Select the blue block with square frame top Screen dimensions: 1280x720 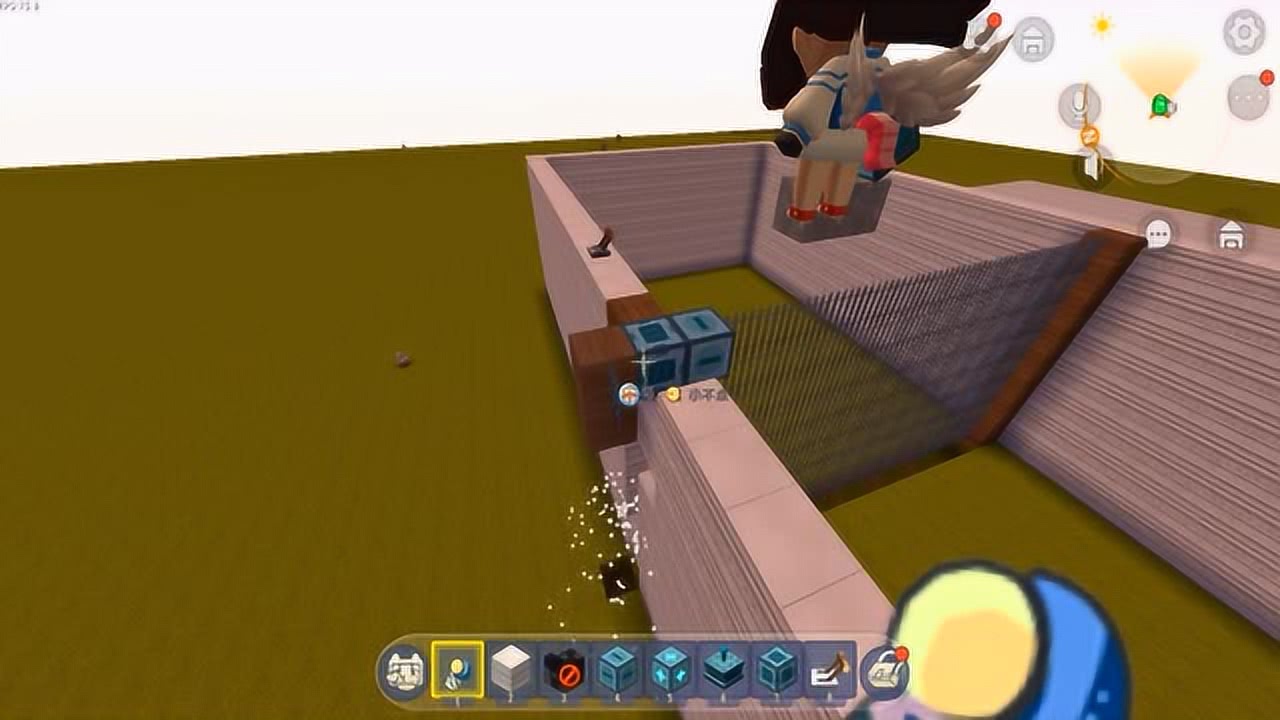click(x=777, y=669)
